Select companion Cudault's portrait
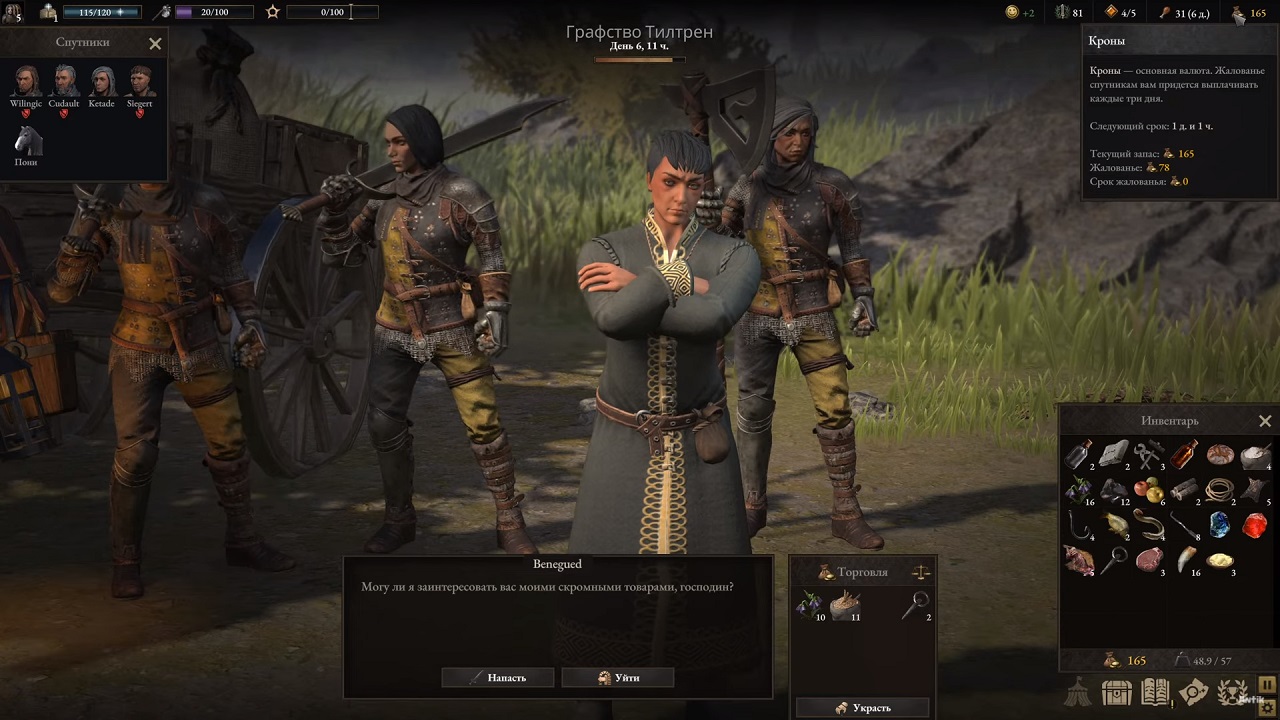 pyautogui.click(x=64, y=81)
